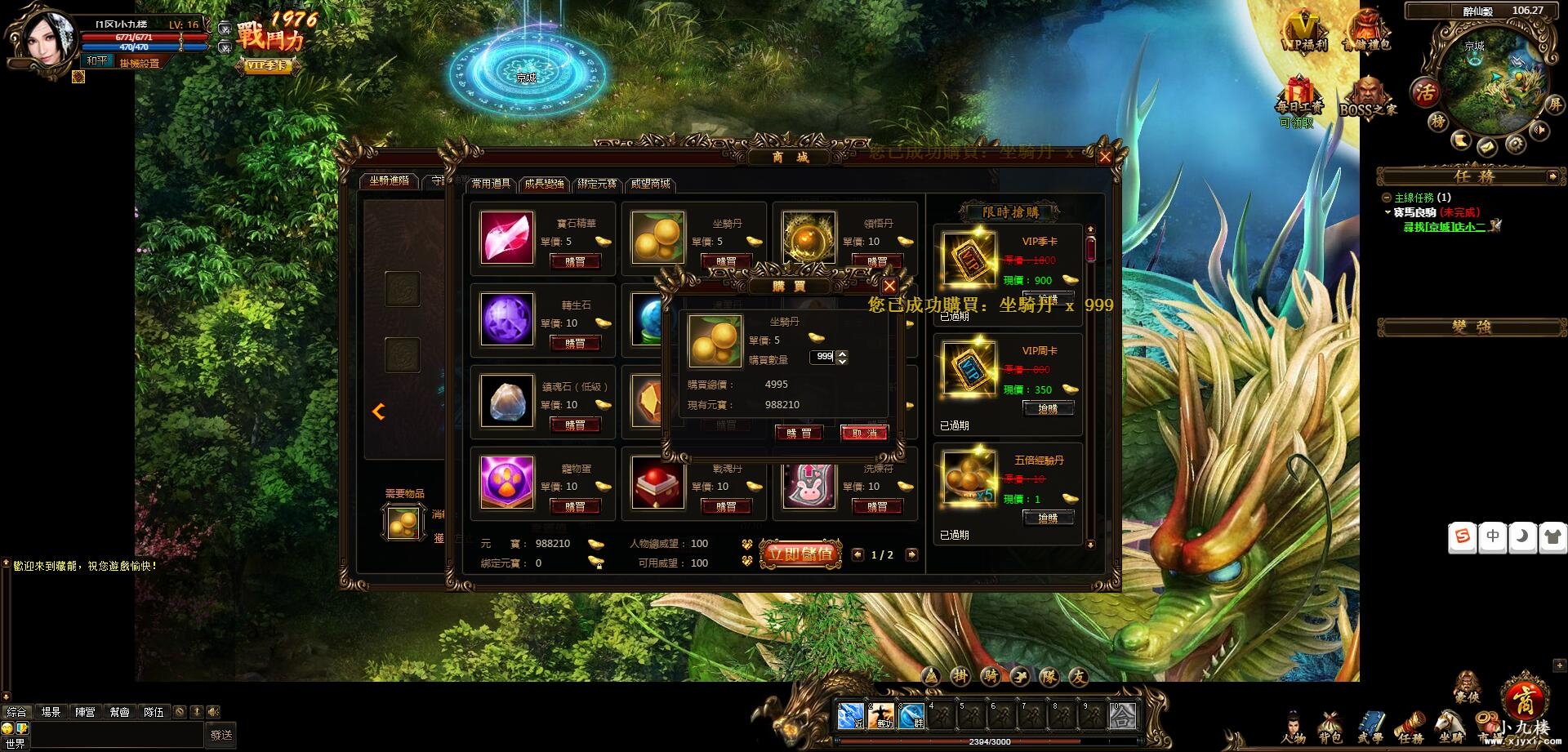
Task: Buy the 寵物蛋 item
Action: (x=575, y=506)
